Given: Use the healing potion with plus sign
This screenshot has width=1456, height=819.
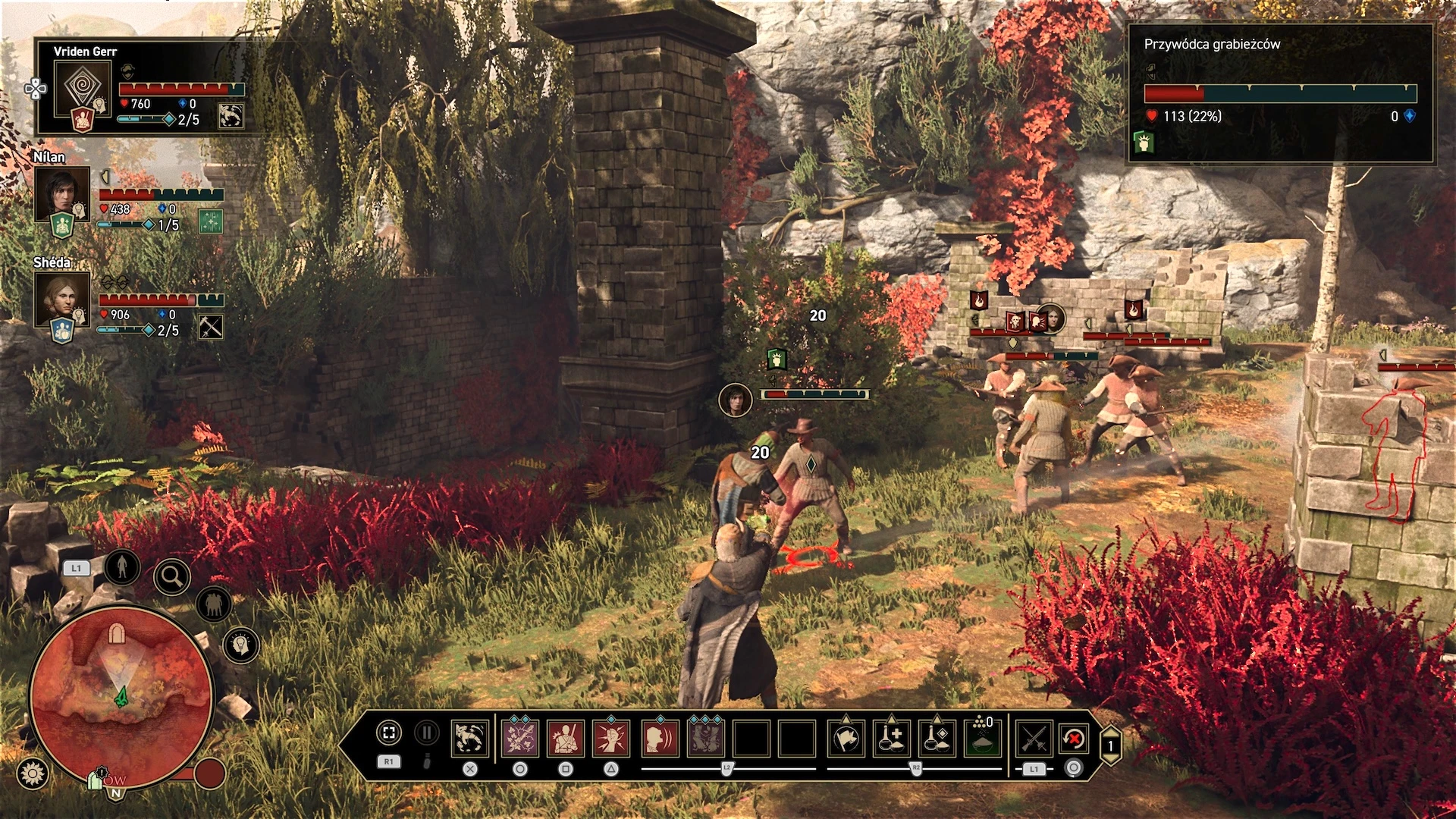Looking at the screenshot, I should (892, 738).
